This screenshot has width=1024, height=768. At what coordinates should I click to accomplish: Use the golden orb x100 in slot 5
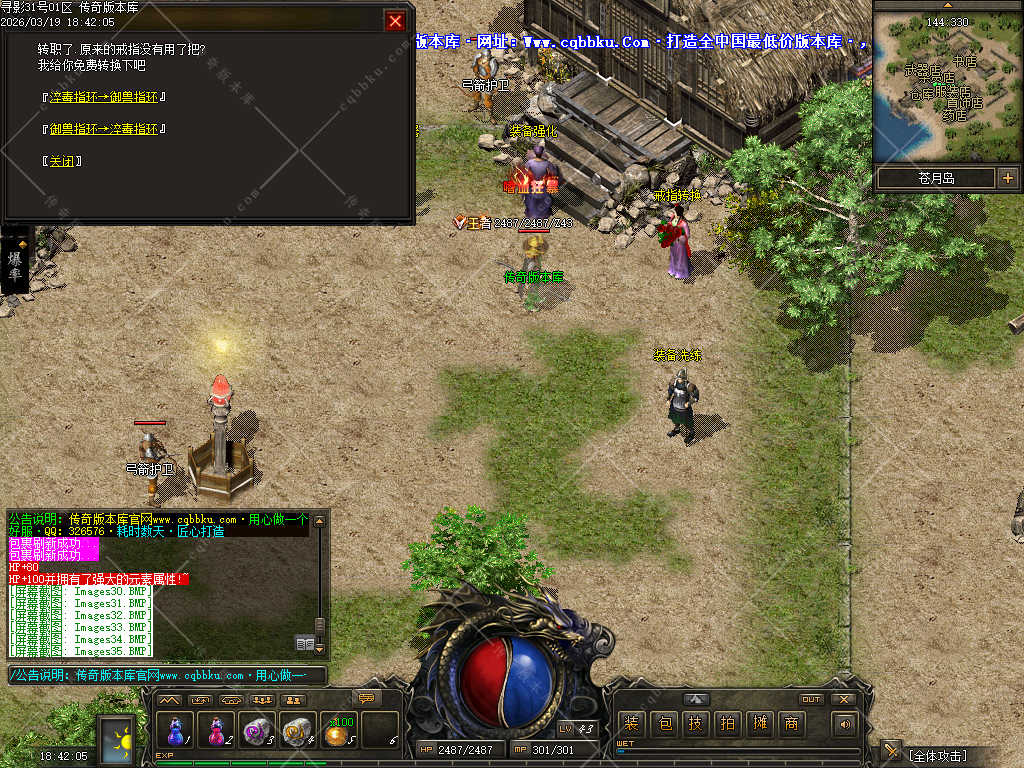point(339,730)
